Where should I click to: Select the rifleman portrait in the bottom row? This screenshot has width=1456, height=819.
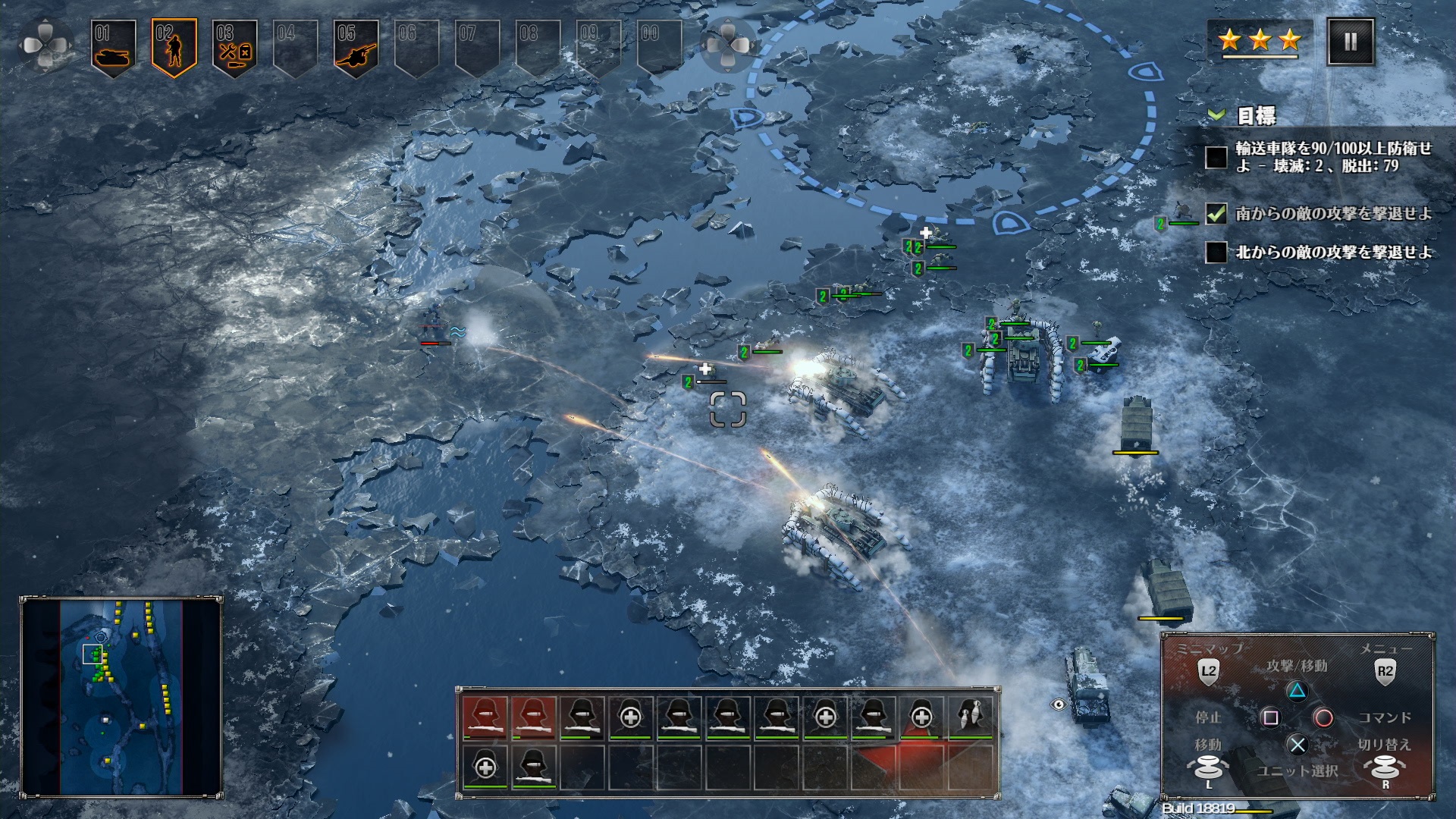click(x=534, y=767)
